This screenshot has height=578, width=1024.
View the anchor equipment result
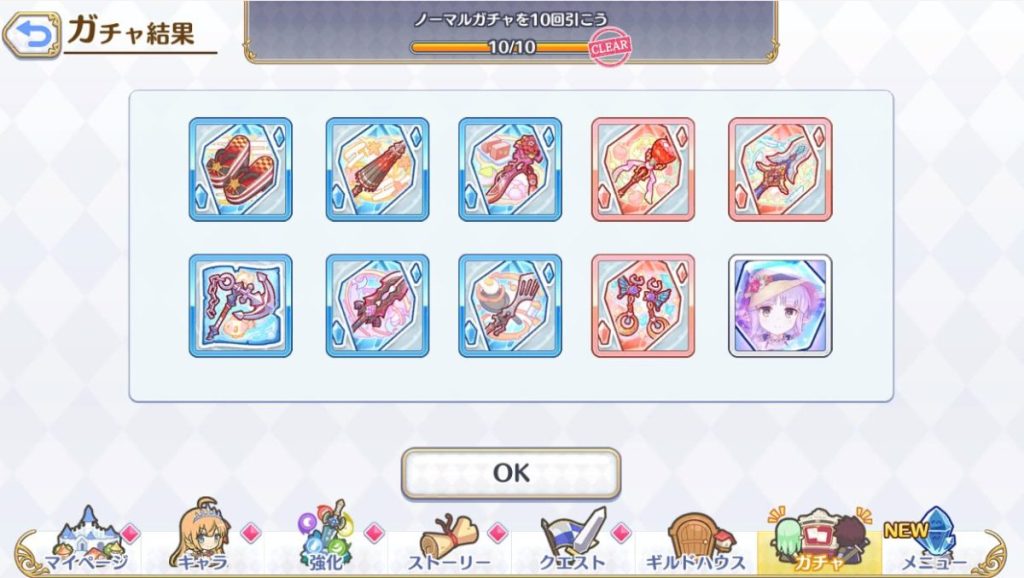tap(241, 305)
